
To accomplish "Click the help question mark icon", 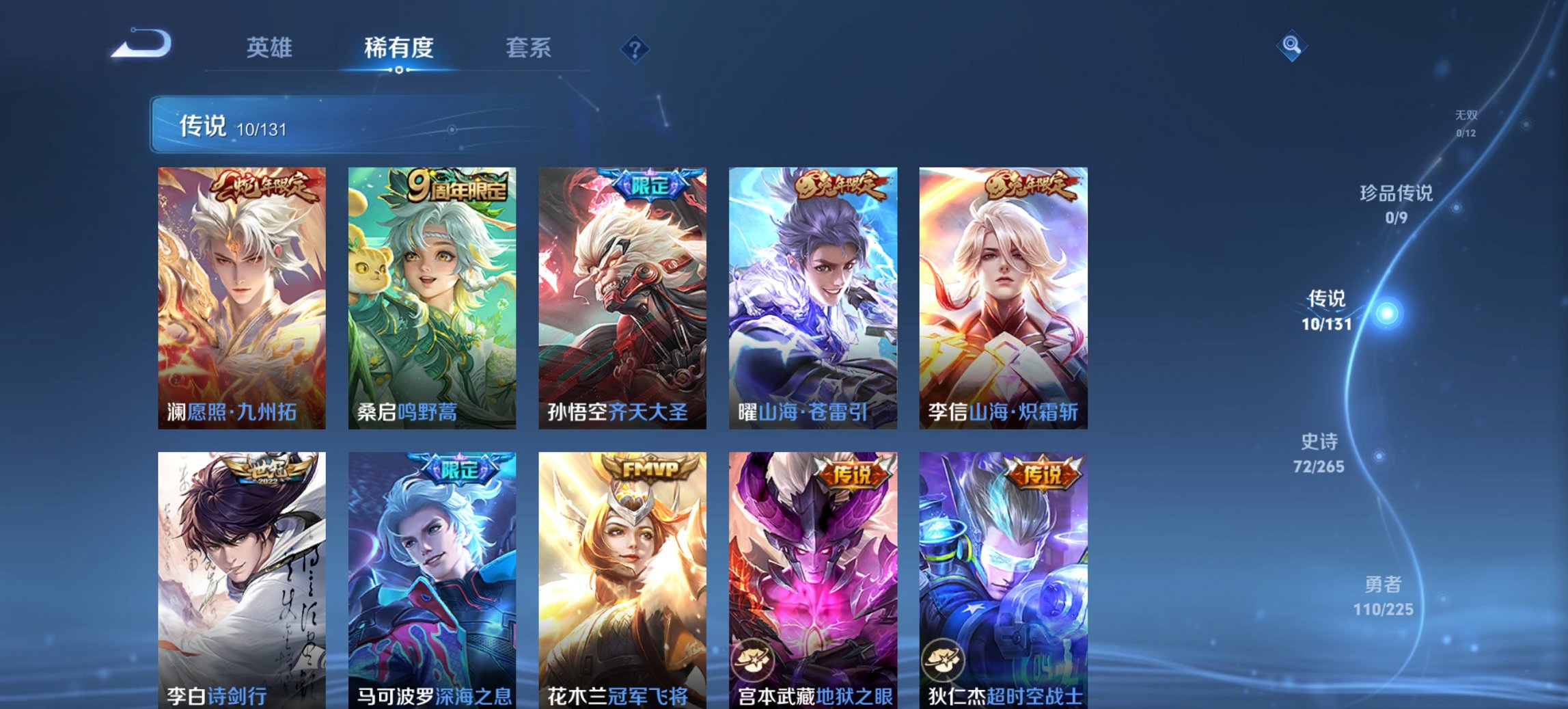I will [635, 48].
